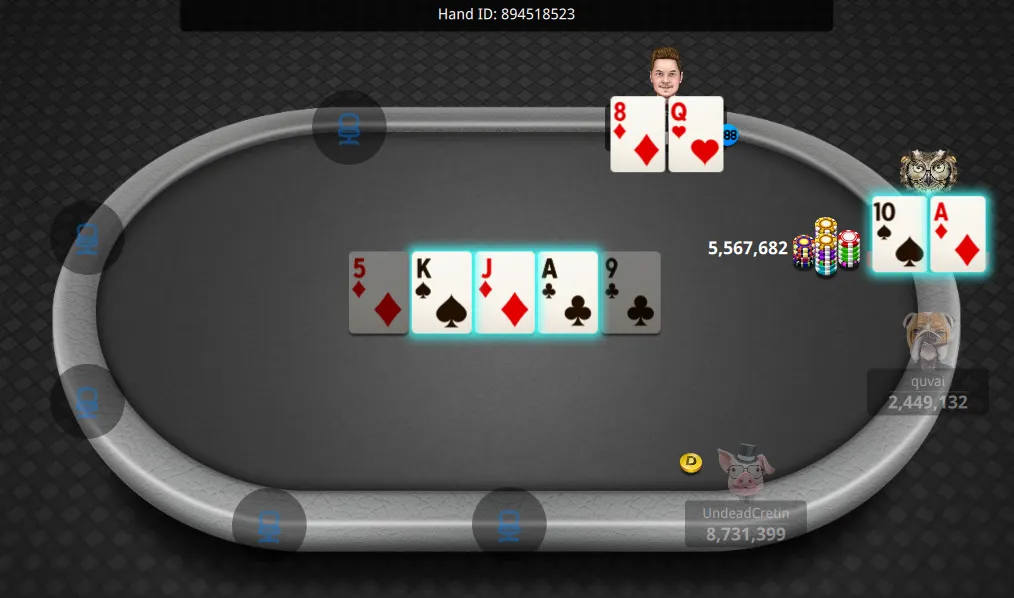Click the yellow dealer button
Viewport: 1014px width, 598px height.
coord(691,462)
